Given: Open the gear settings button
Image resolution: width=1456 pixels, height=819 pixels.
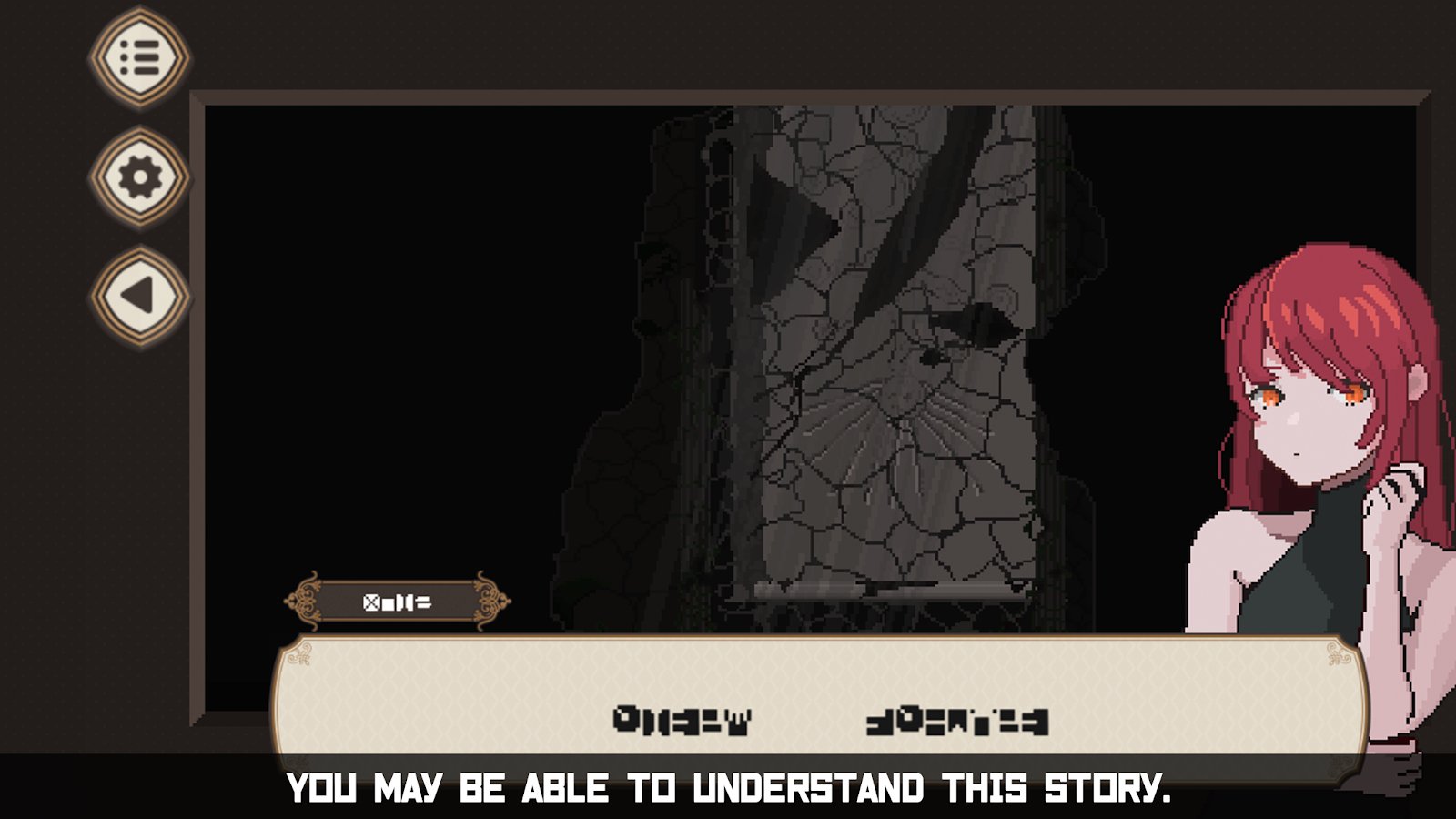Looking at the screenshot, I should (x=139, y=177).
